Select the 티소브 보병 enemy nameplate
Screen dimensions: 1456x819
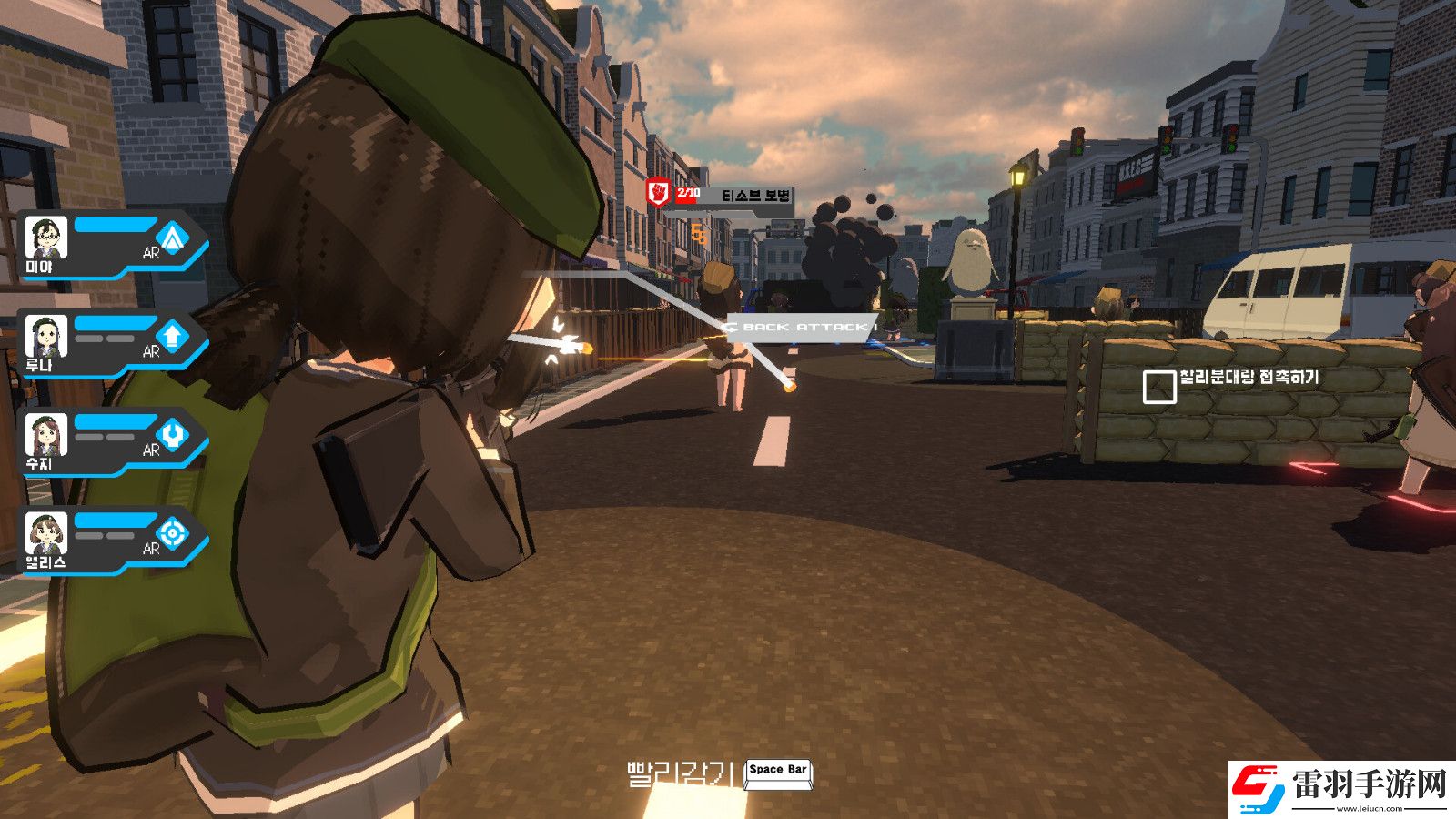[x=754, y=196]
